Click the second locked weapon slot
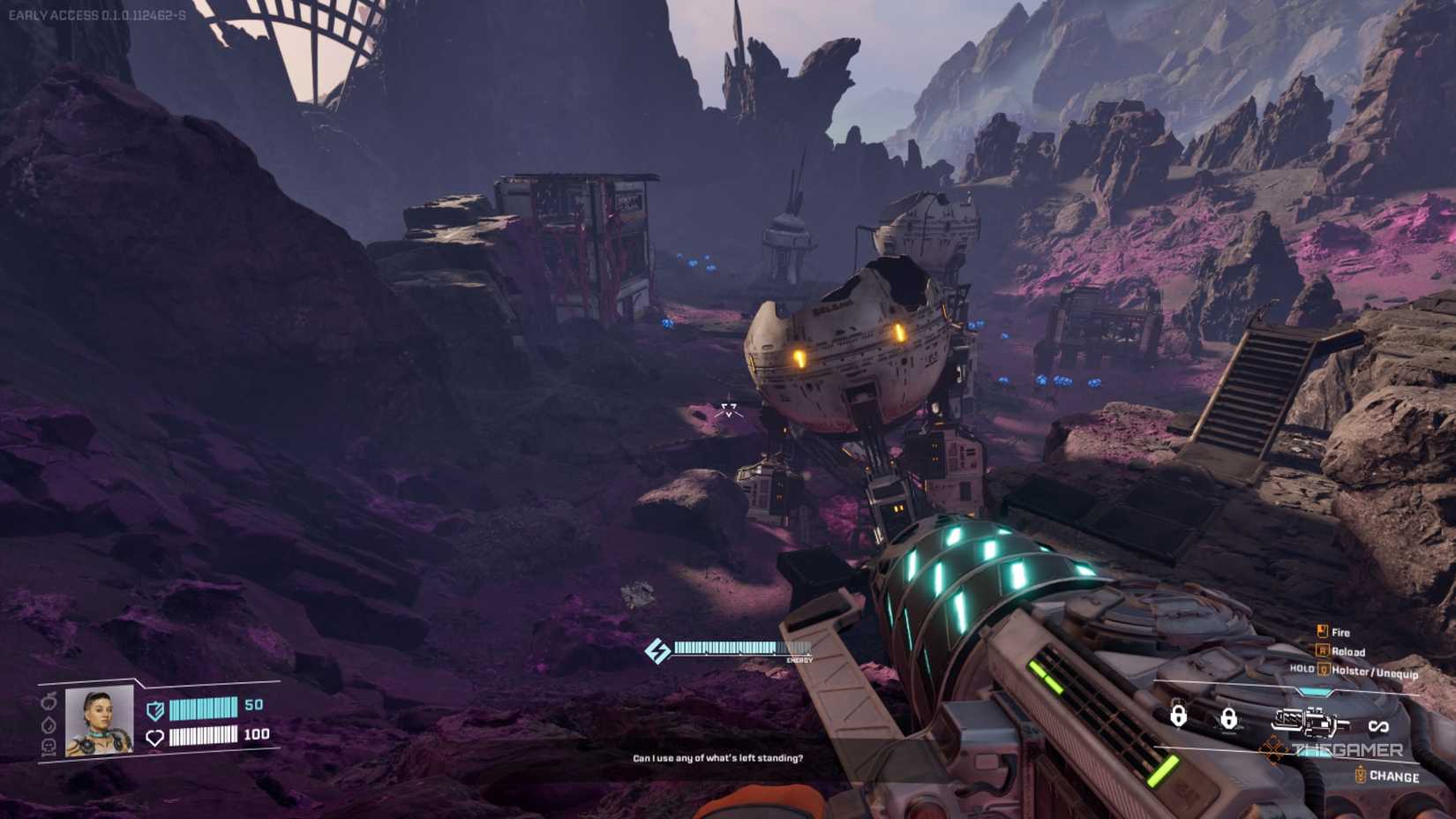 [1230, 718]
